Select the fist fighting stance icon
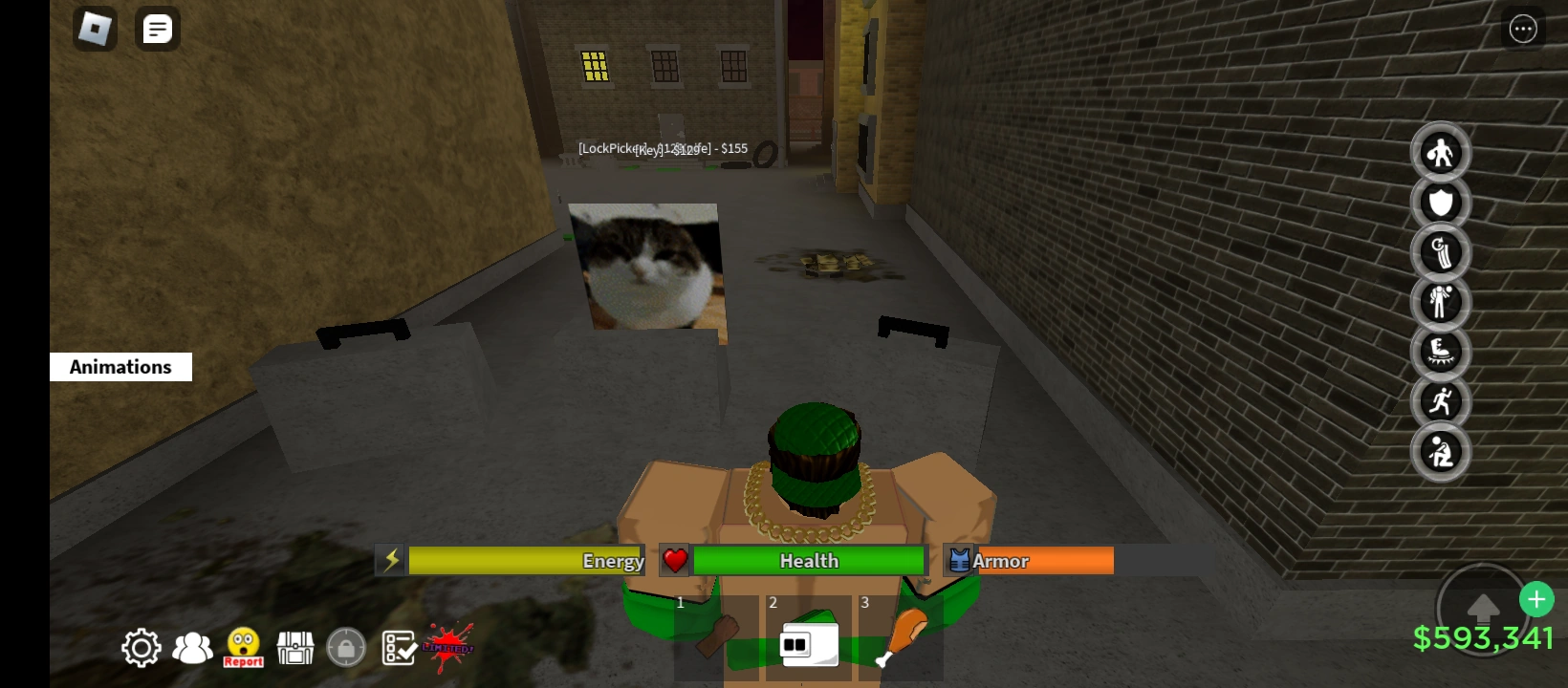This screenshot has width=1568, height=688. [x=1441, y=152]
